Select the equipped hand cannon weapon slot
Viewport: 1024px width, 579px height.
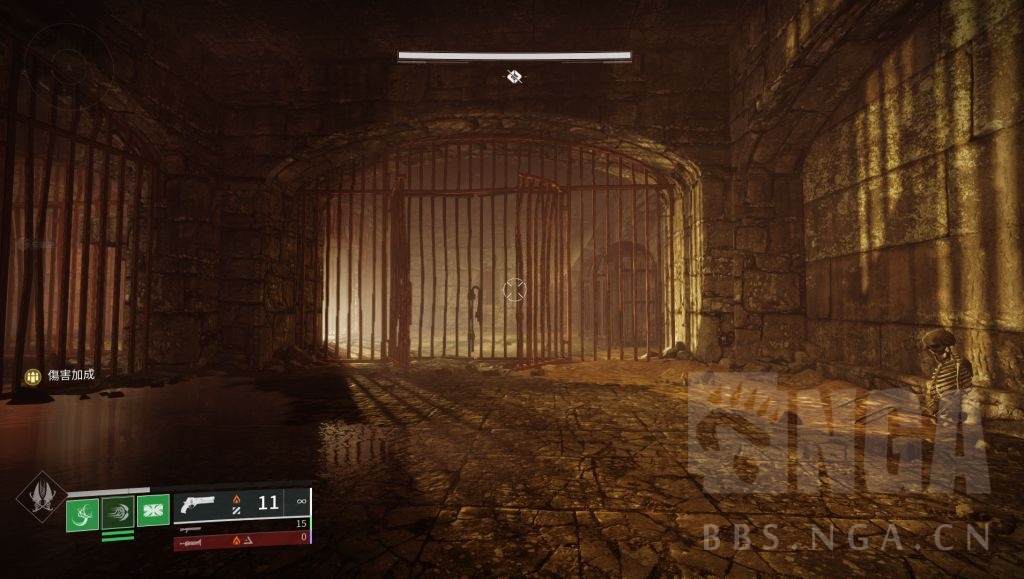(x=241, y=503)
